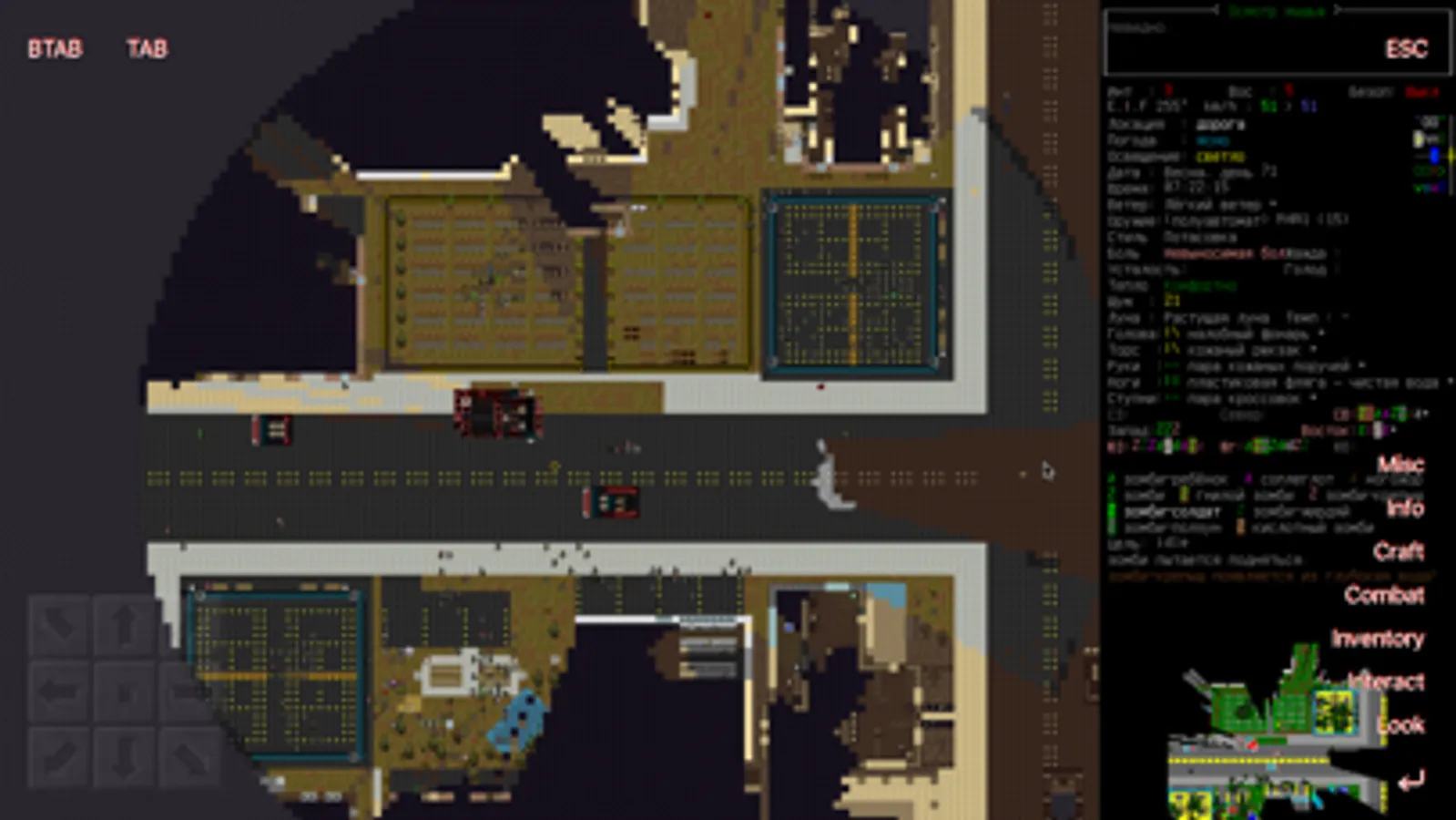
Task: Tap the TAB button
Action: pyautogui.click(x=148, y=49)
